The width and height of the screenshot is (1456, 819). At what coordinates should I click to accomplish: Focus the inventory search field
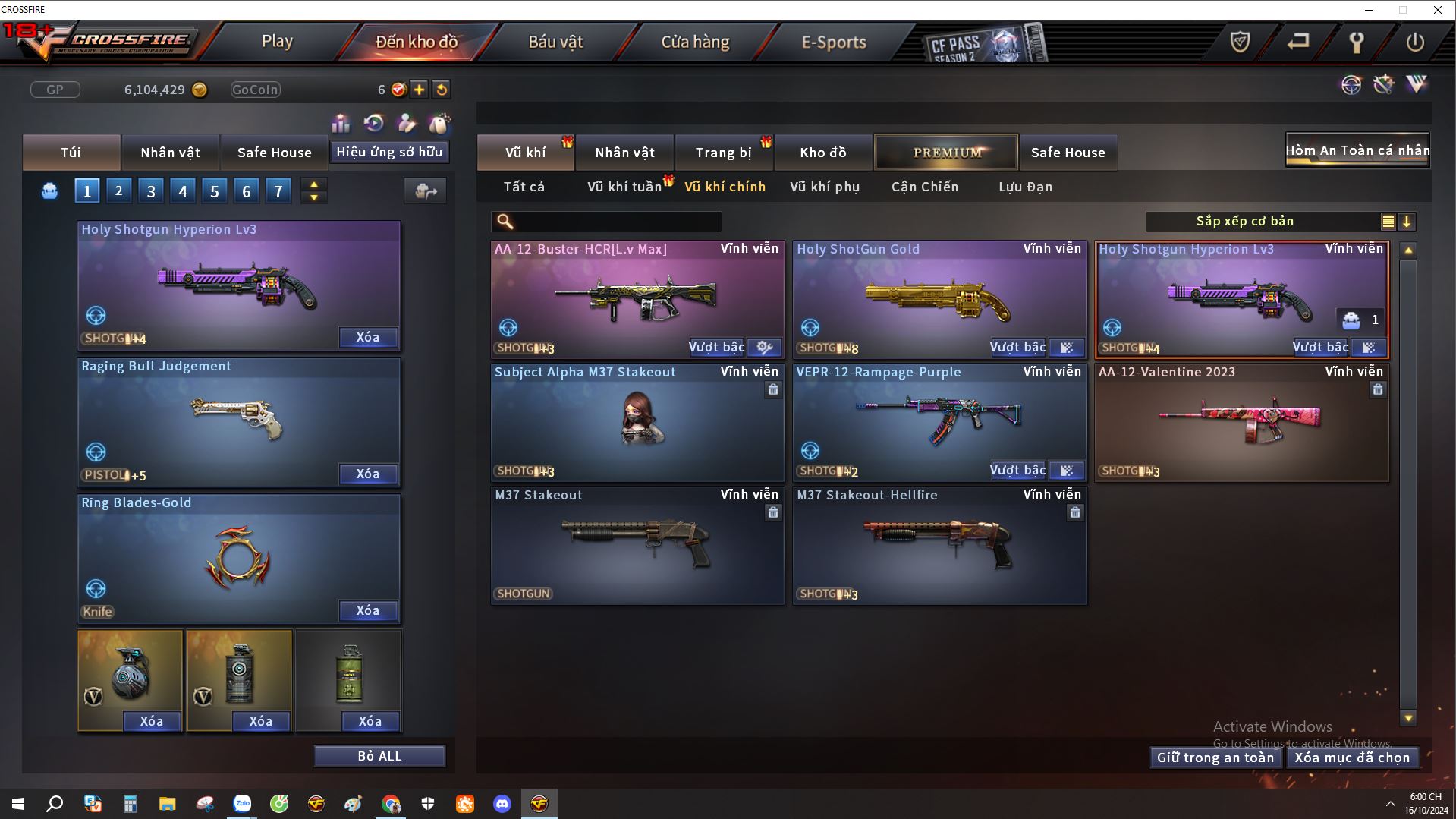(615, 222)
